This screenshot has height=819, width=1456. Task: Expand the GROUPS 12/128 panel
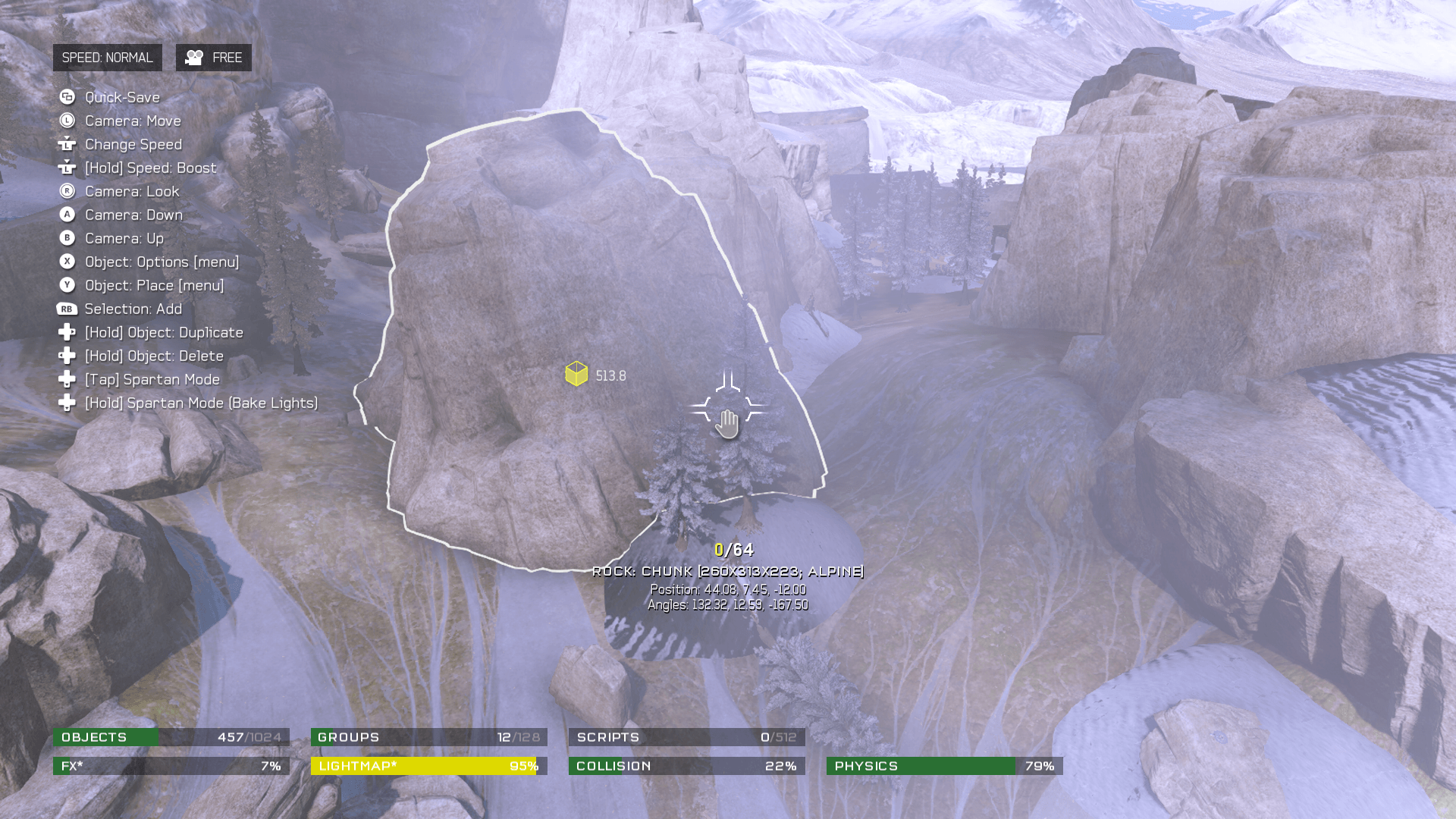pos(428,736)
